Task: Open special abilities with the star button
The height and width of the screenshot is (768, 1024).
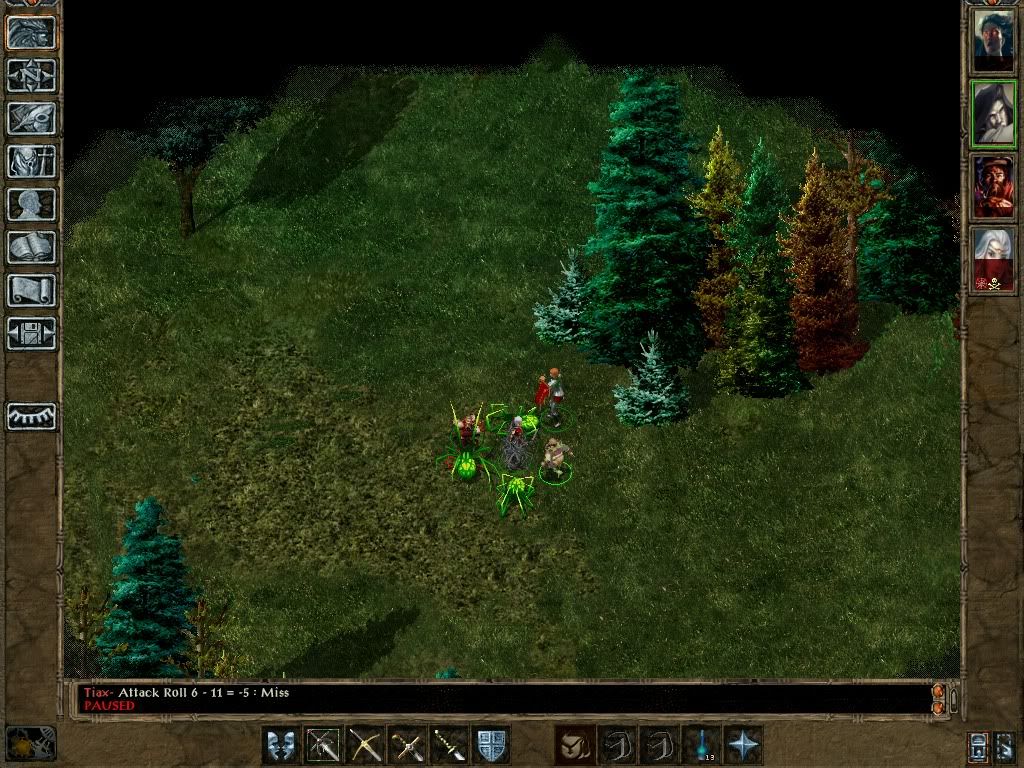Action: click(x=743, y=745)
